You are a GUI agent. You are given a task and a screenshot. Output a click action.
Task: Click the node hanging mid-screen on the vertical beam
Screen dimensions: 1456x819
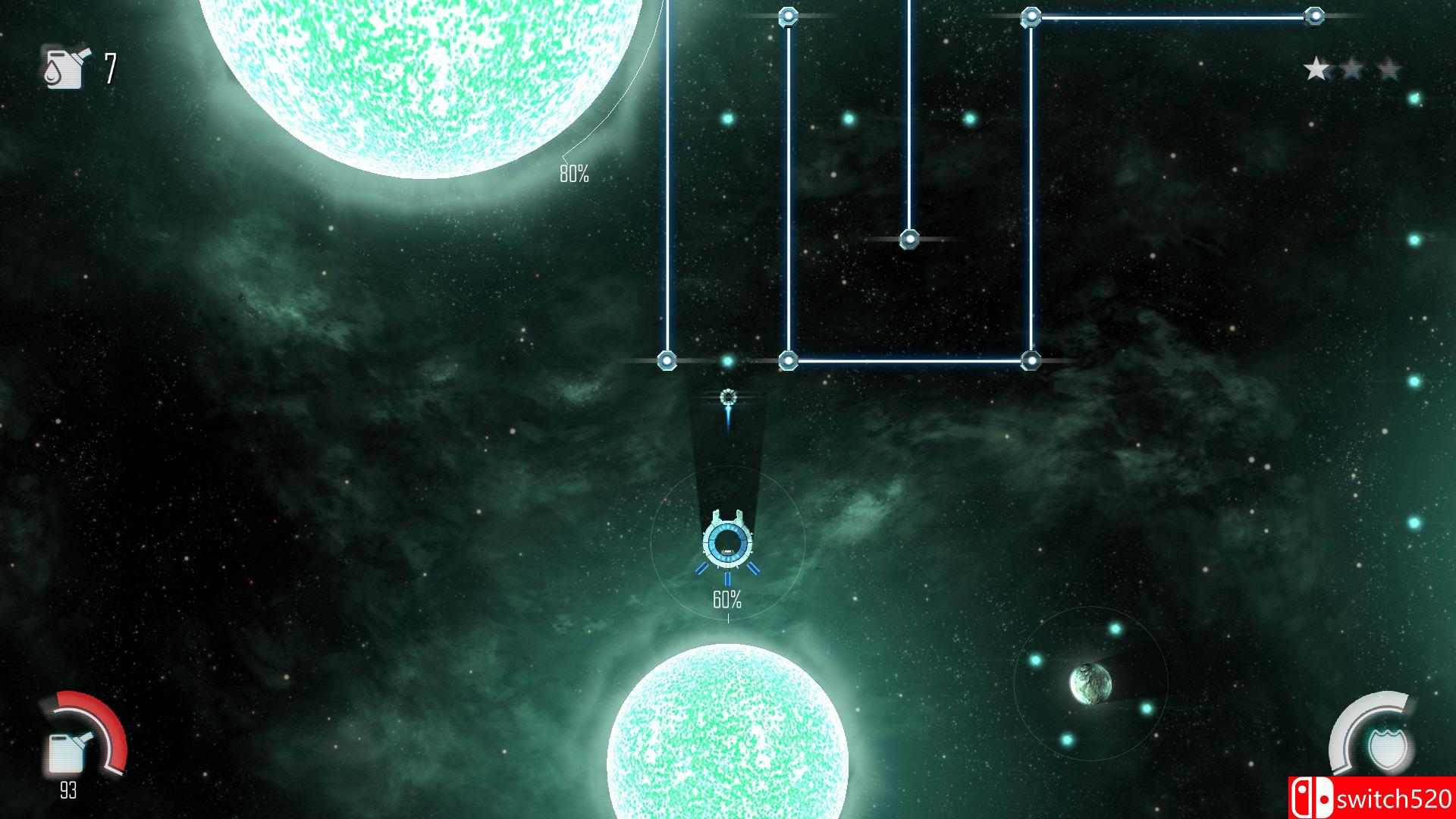[908, 239]
